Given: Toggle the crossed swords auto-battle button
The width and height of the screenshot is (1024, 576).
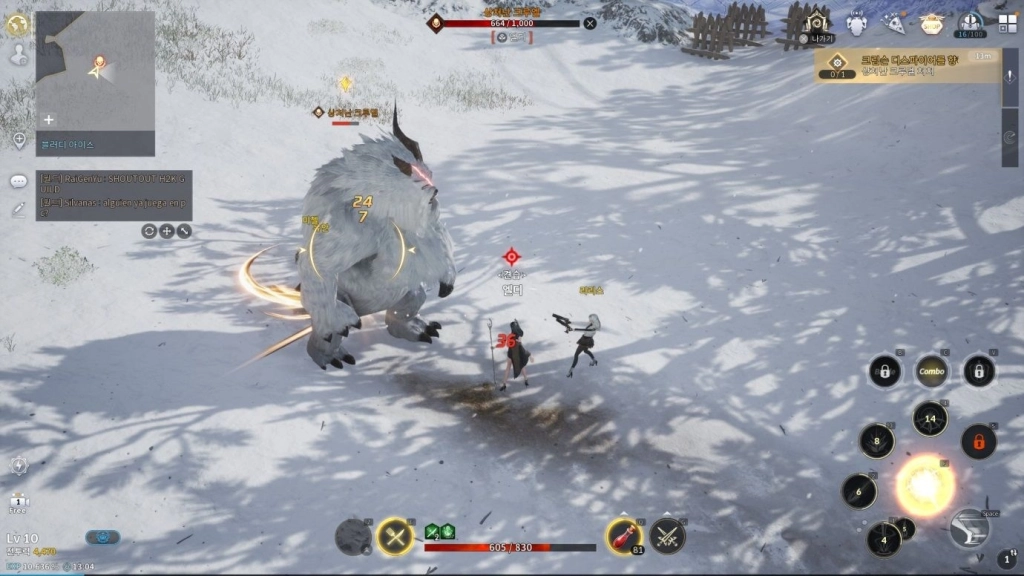Looking at the screenshot, I should tap(395, 537).
